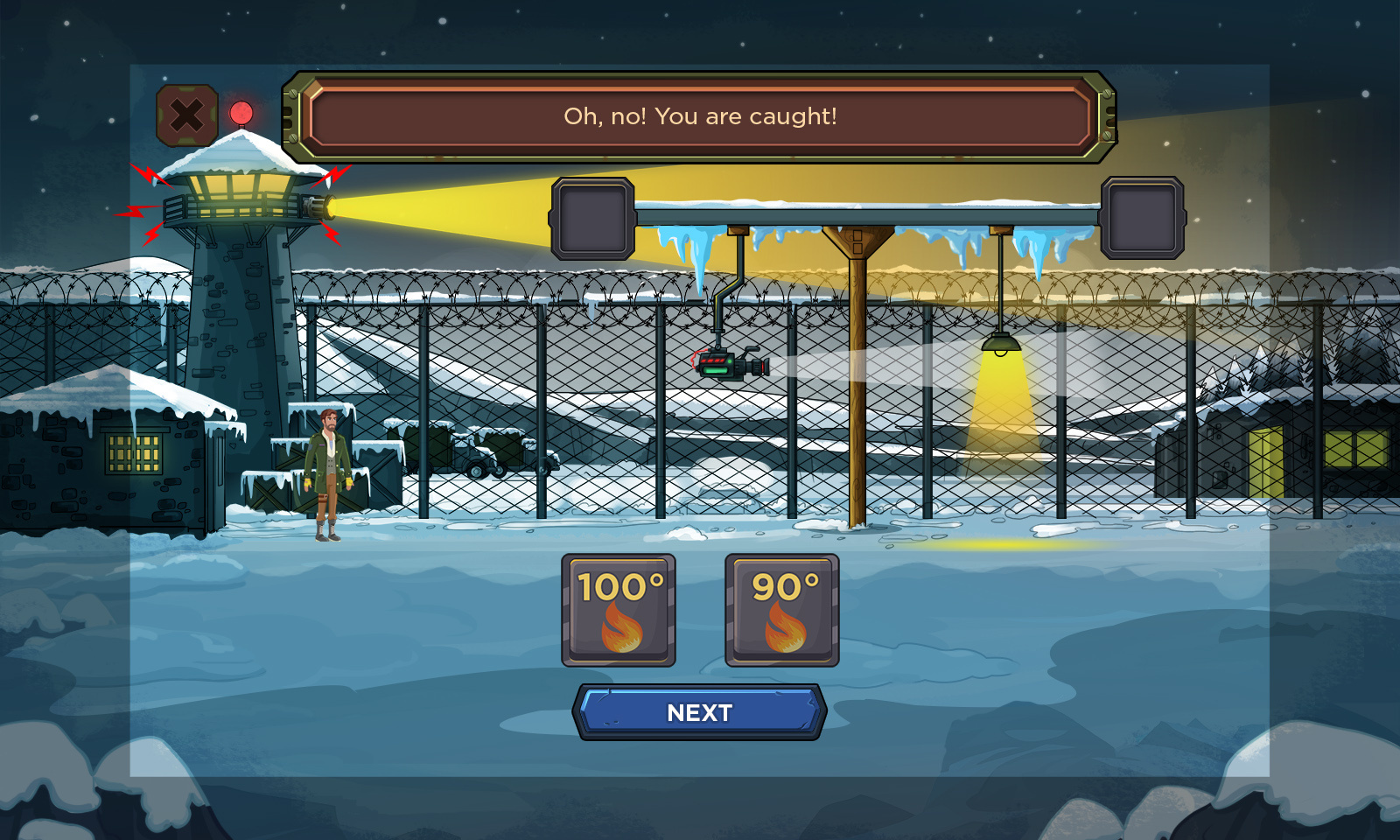Choose the 90° fire tile
1400x840 pixels.
[x=782, y=610]
